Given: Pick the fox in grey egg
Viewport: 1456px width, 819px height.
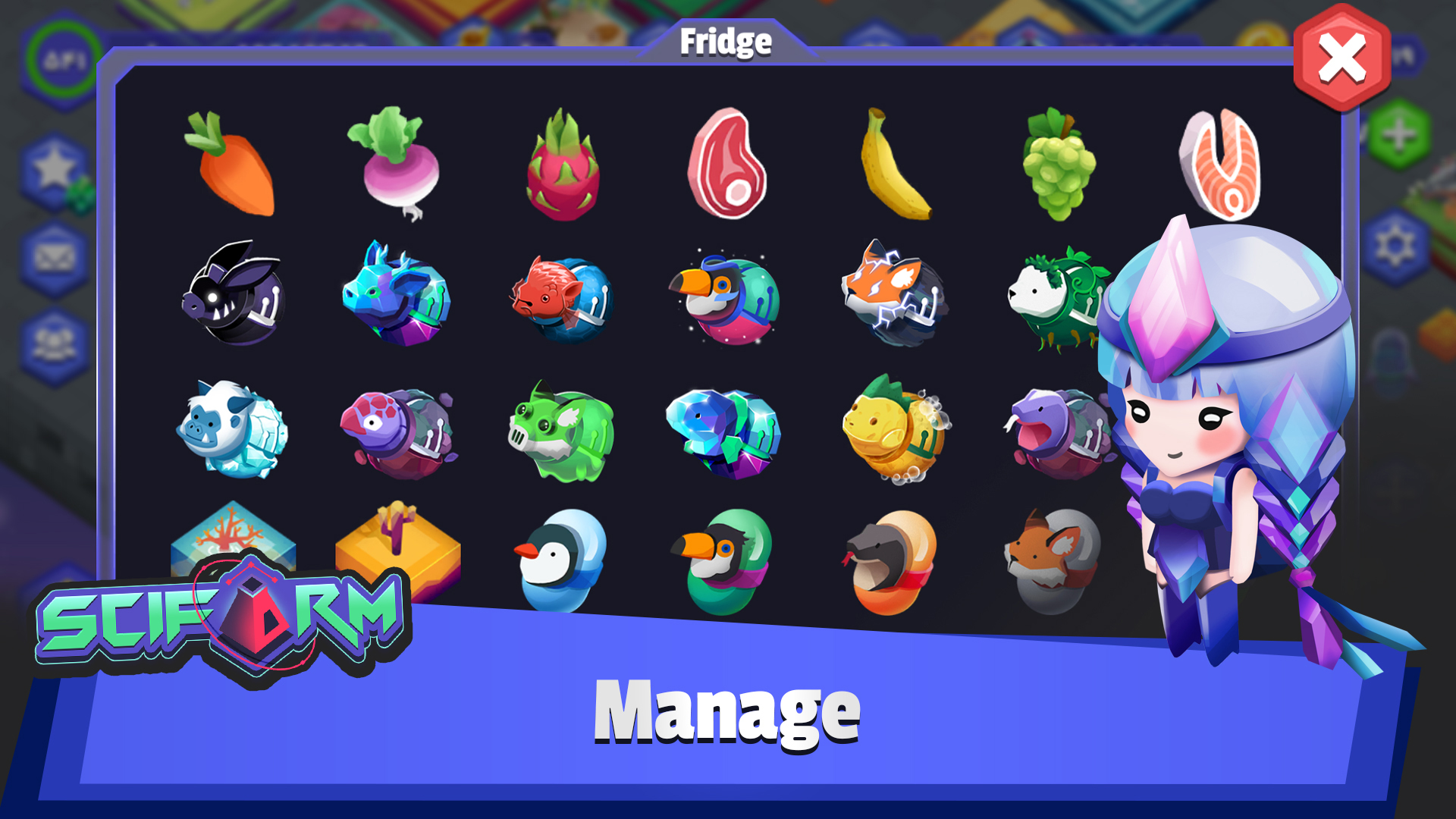Looking at the screenshot, I should coord(1053,560).
